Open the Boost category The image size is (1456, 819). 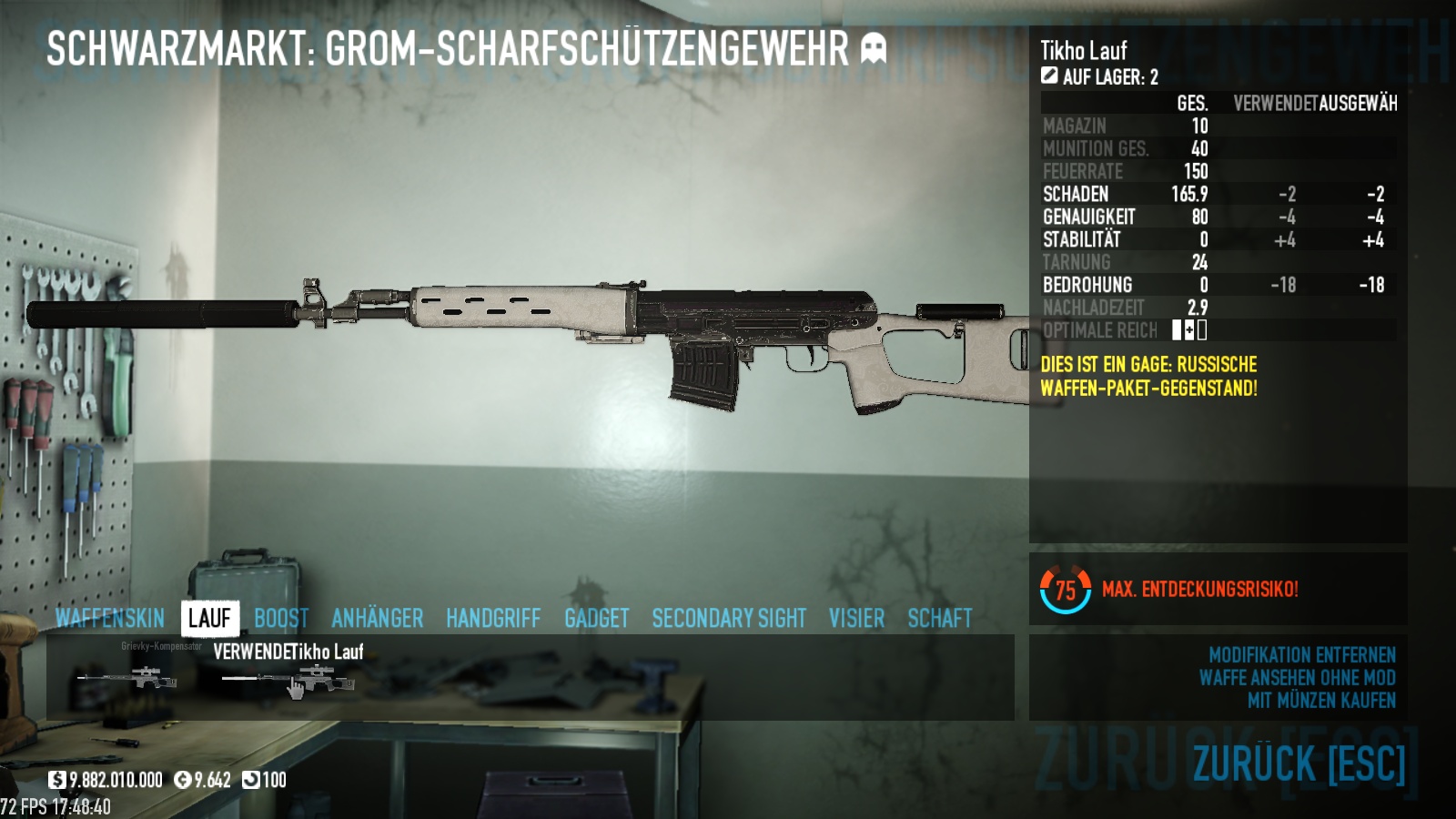click(281, 619)
